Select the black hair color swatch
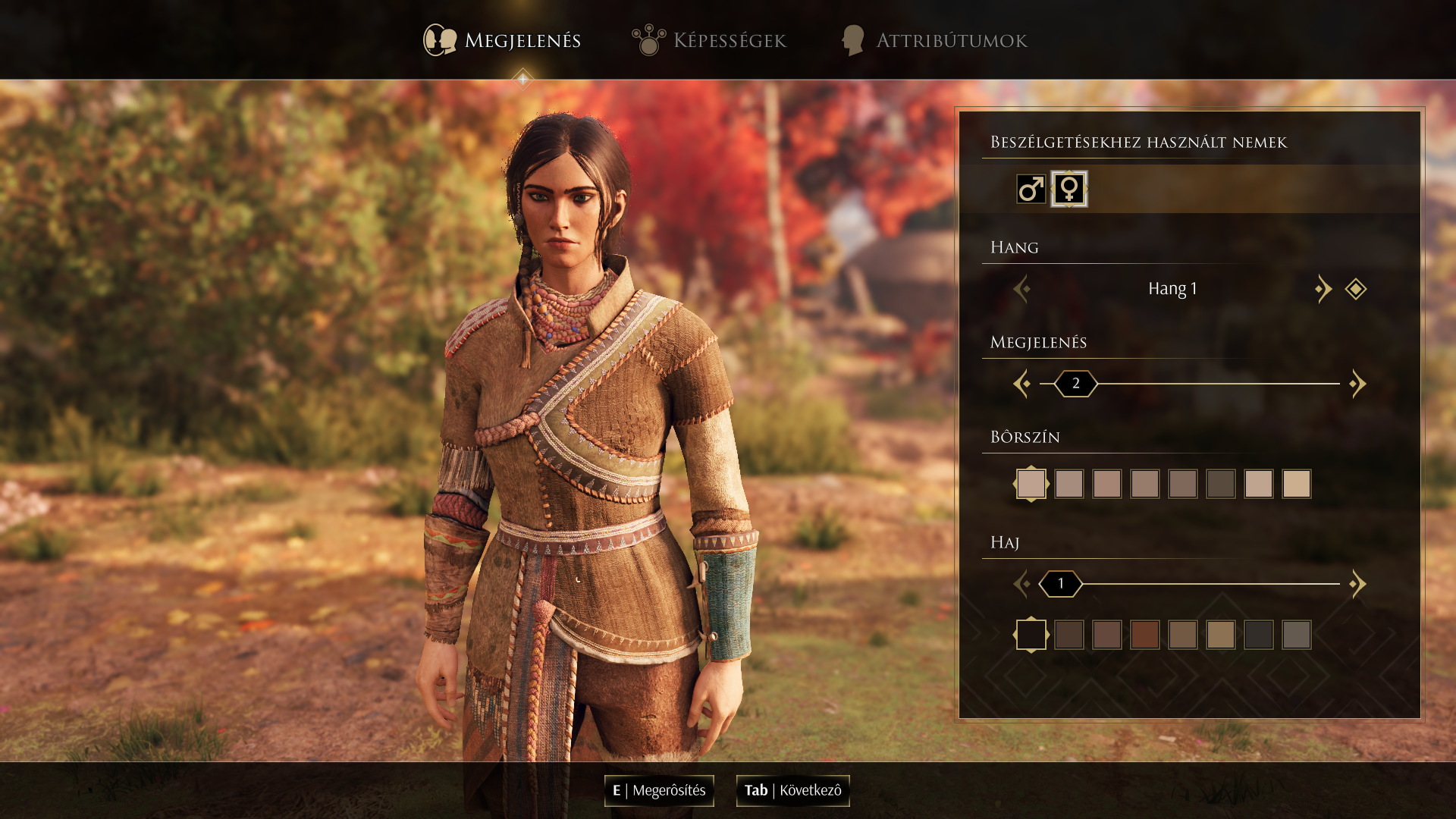This screenshot has height=819, width=1456. click(1031, 635)
